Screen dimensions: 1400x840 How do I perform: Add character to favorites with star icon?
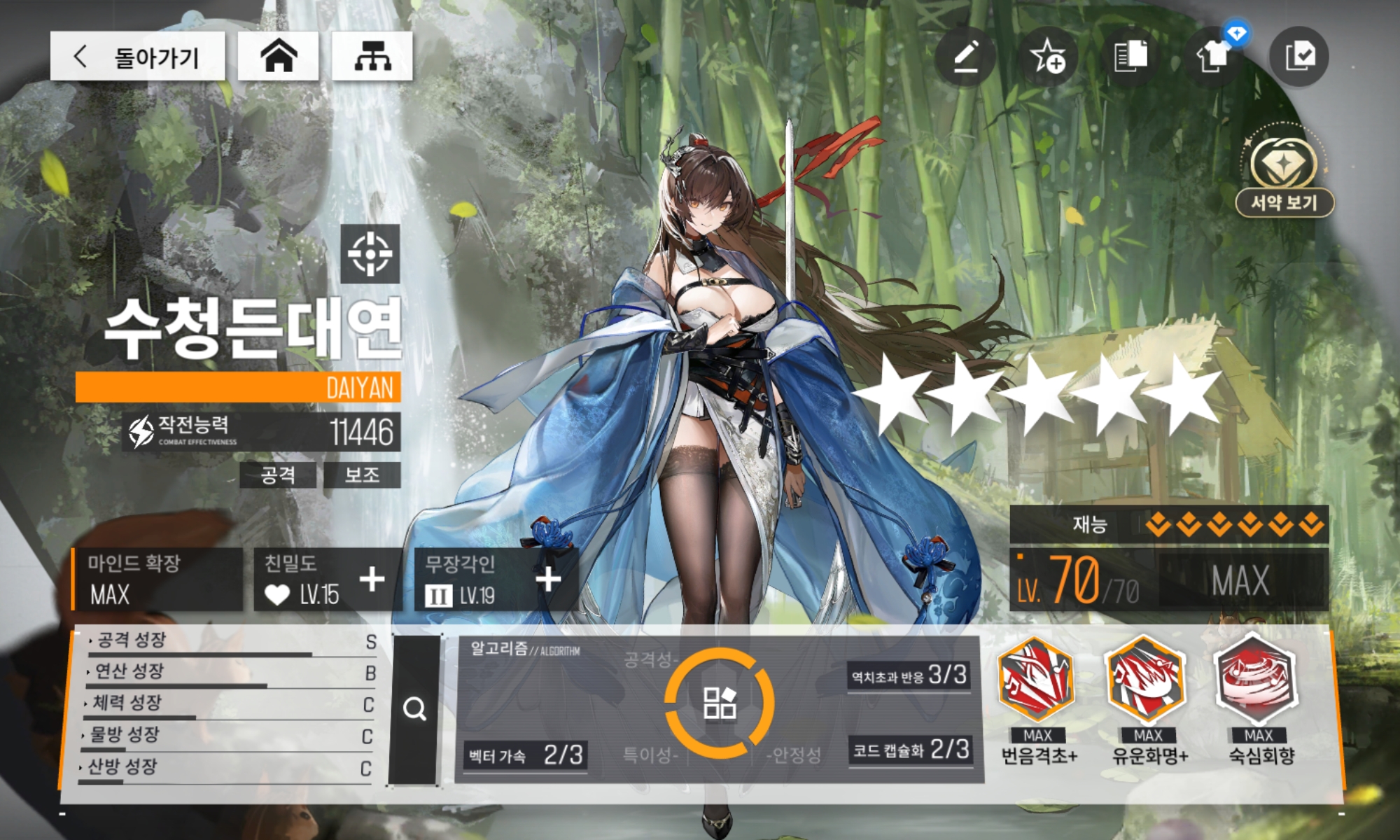1048,56
